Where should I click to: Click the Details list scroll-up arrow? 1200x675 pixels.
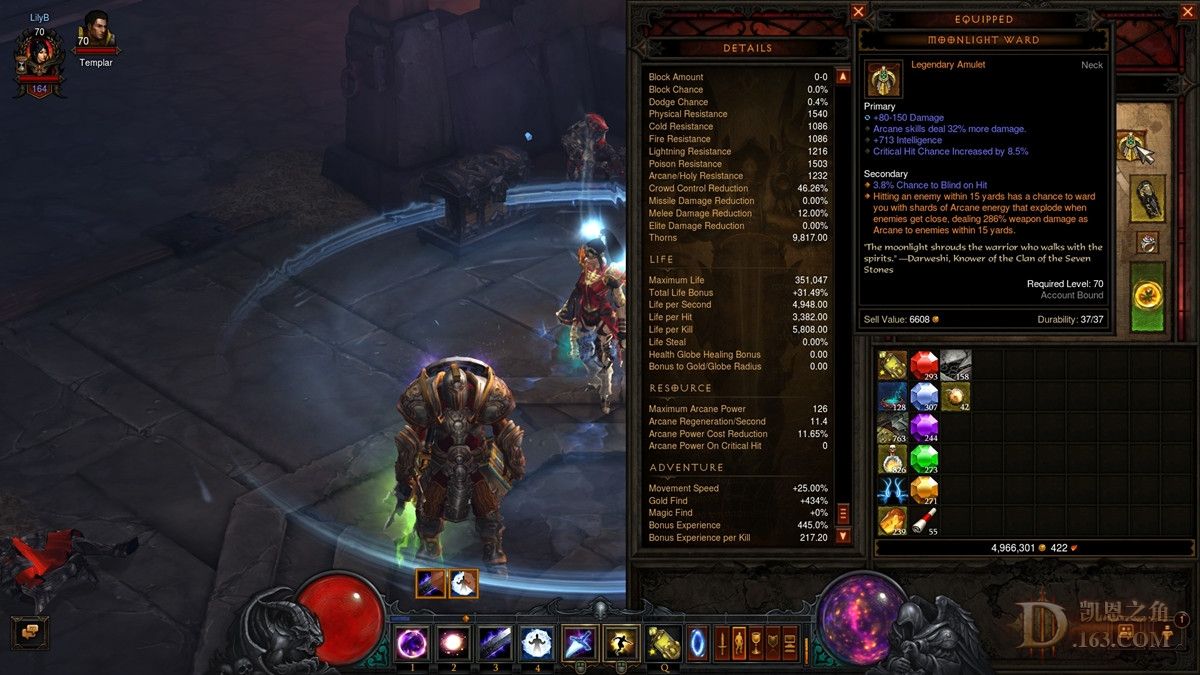pos(843,77)
